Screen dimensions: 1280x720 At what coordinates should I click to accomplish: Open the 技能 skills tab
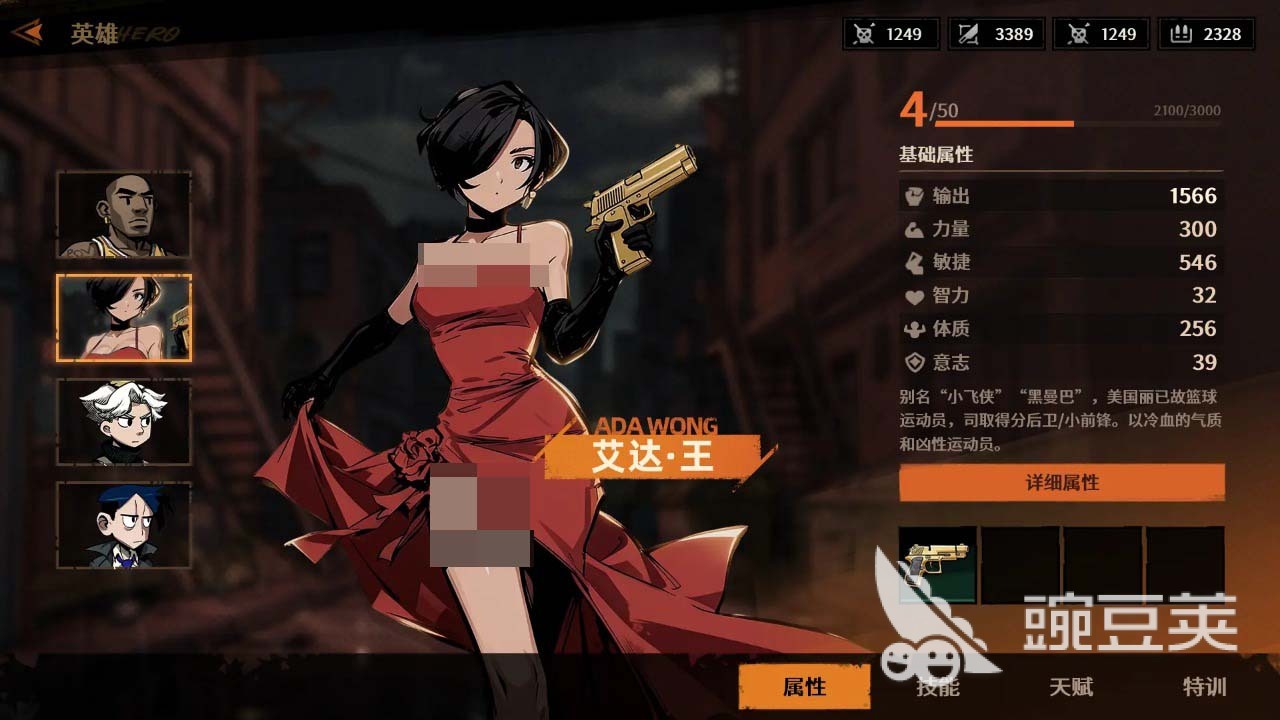click(937, 687)
